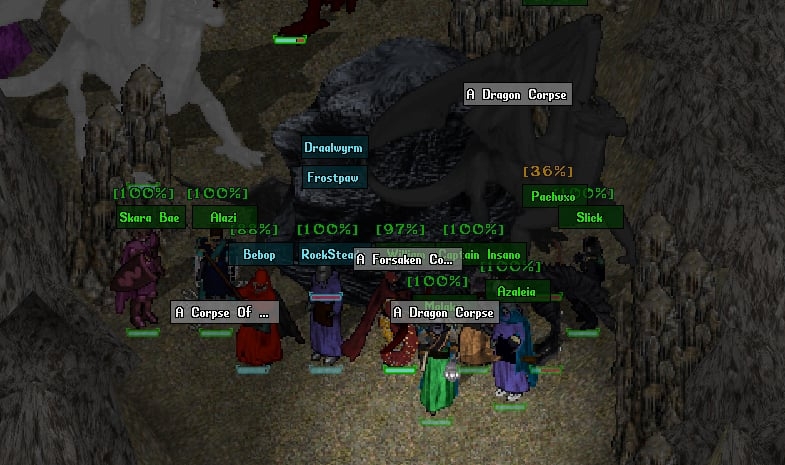785x465 pixels.
Task: Open the 'A Corpse Of ...' label
Action: tap(222, 313)
